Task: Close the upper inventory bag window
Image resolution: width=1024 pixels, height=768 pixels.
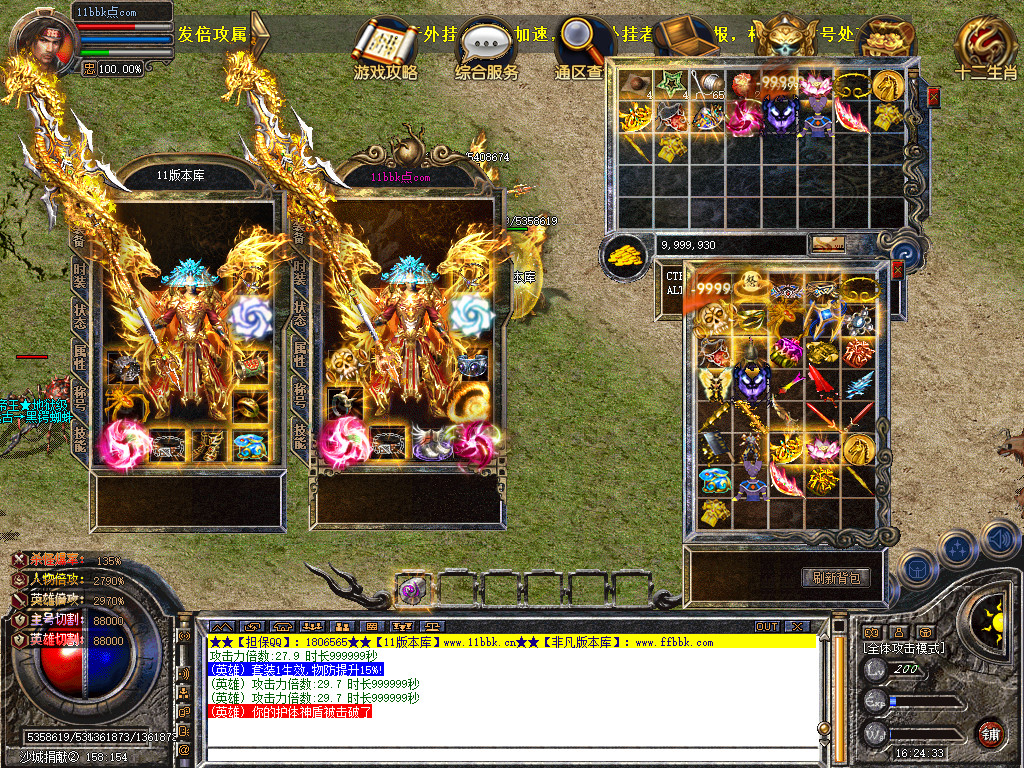Action: tap(933, 97)
